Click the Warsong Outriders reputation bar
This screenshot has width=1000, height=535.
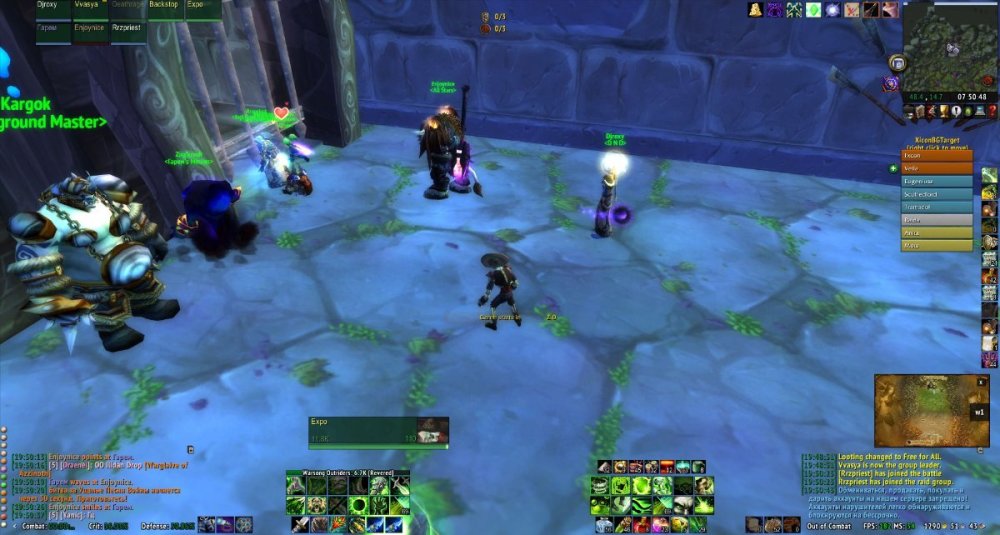347,473
